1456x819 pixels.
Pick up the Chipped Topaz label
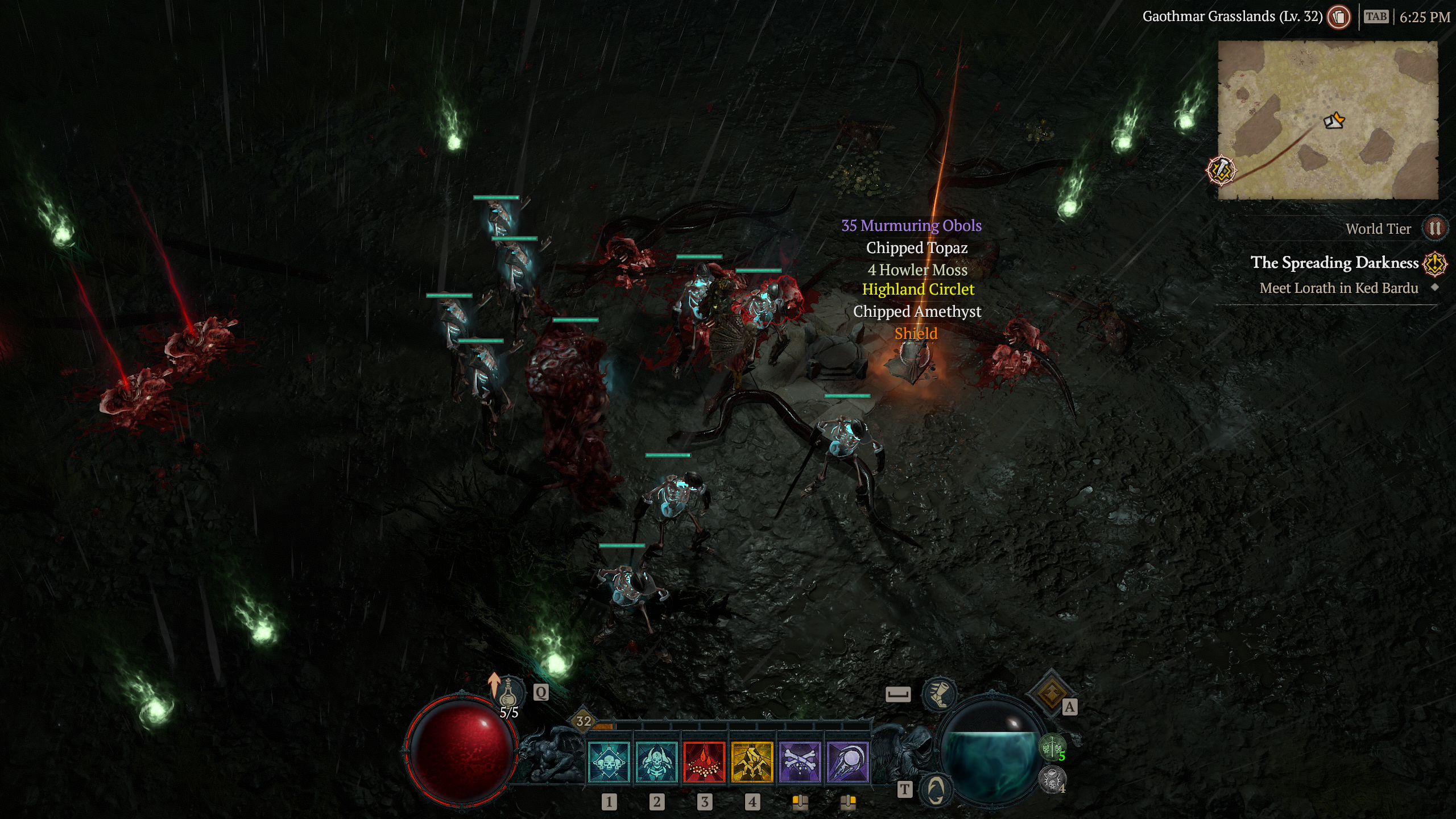click(917, 248)
